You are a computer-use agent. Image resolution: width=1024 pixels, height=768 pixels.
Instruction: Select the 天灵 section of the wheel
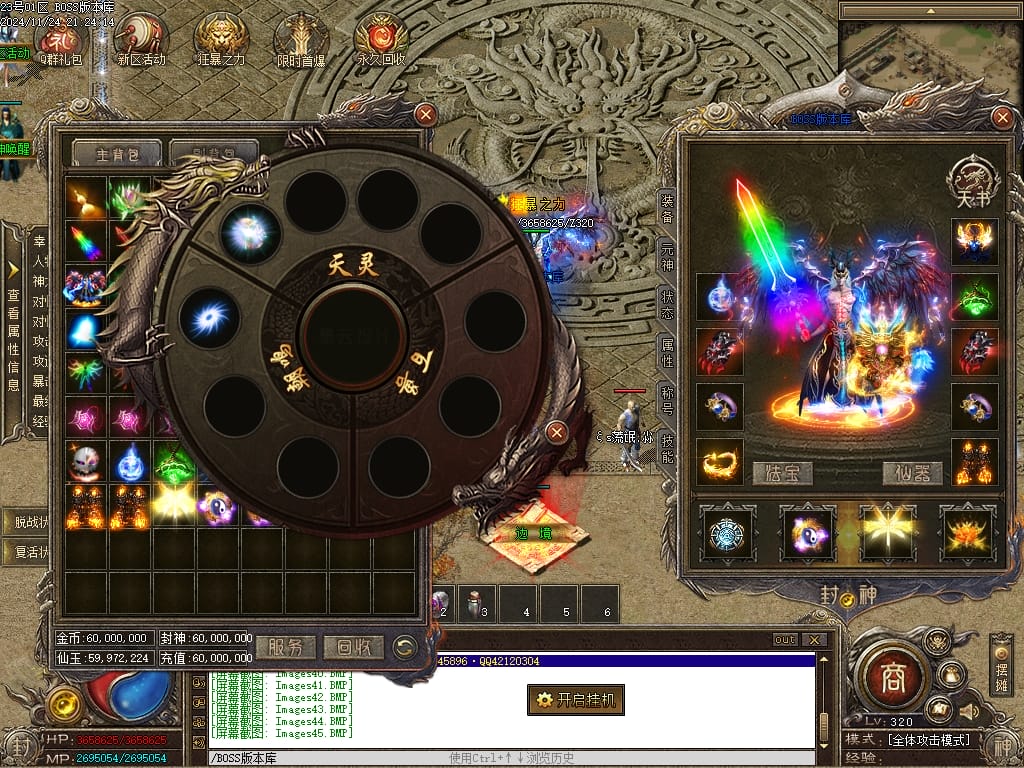click(x=354, y=265)
